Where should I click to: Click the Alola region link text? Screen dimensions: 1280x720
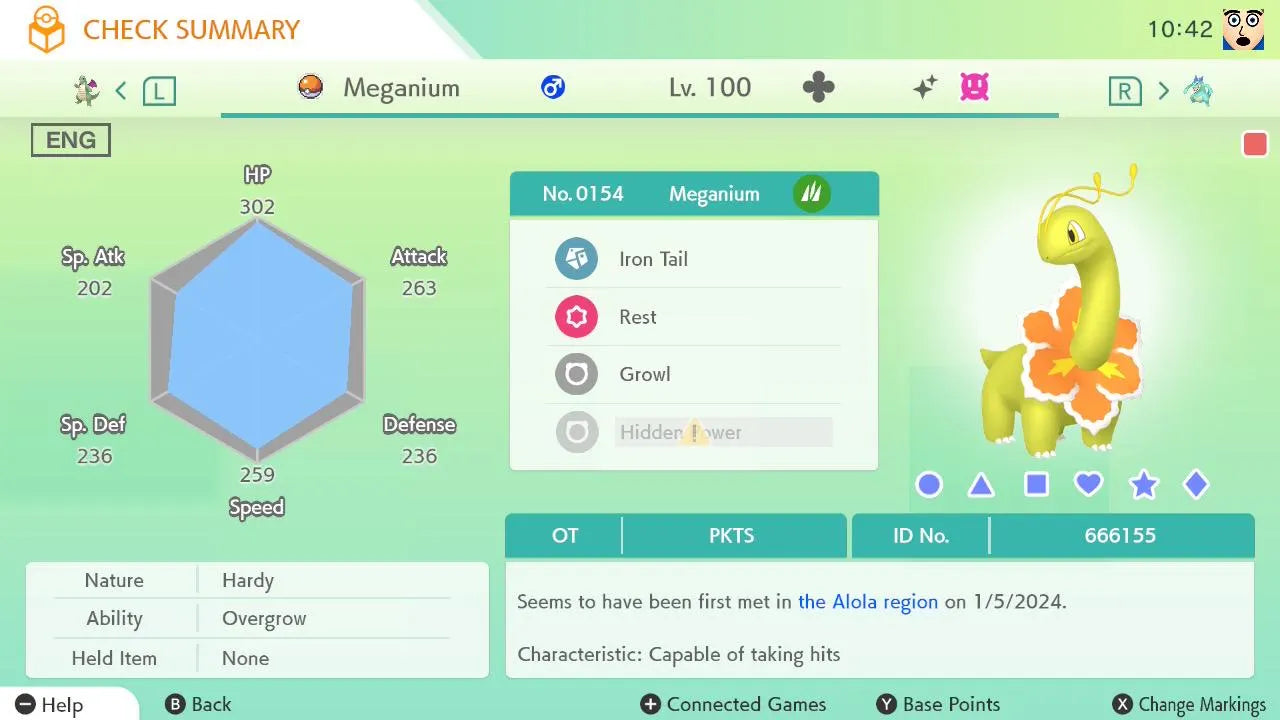coord(868,602)
